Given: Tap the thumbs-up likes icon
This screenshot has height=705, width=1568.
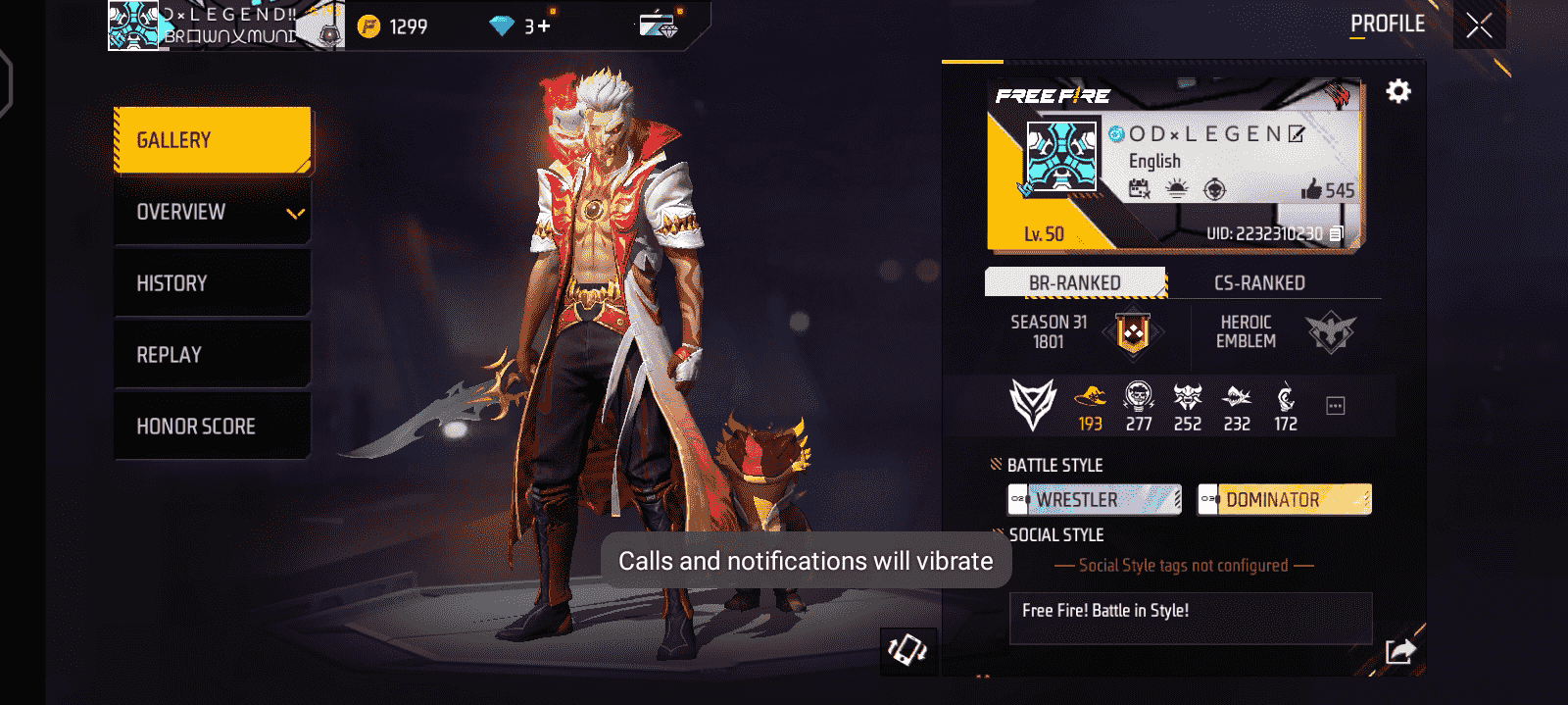Looking at the screenshot, I should pos(1311,189).
